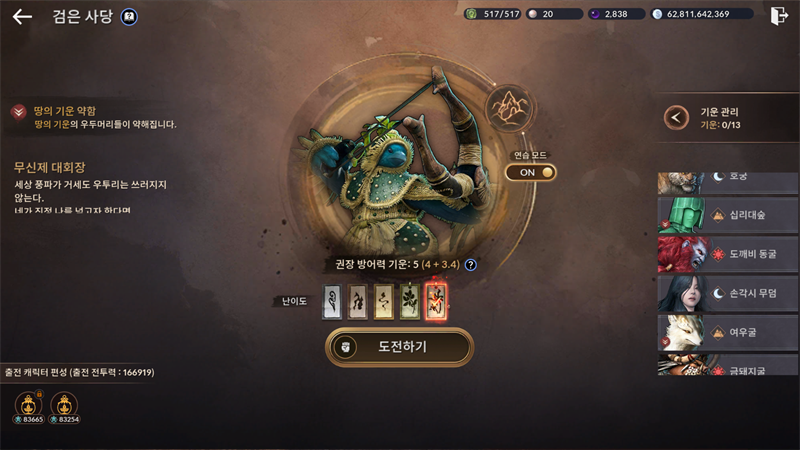
Task: Choose the grey first difficulty card
Action: [x=332, y=301]
